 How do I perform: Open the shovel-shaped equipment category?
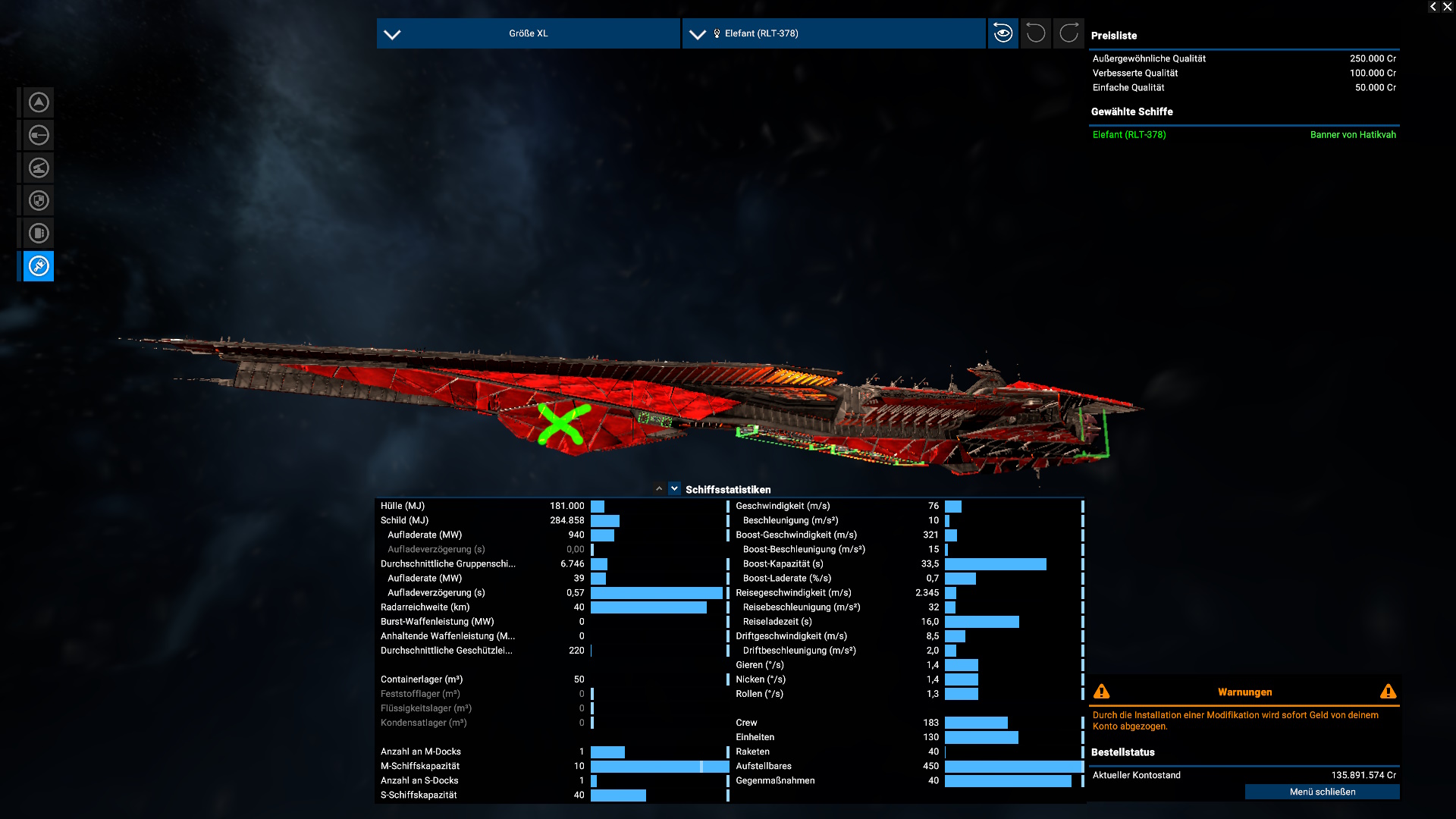[x=39, y=135]
